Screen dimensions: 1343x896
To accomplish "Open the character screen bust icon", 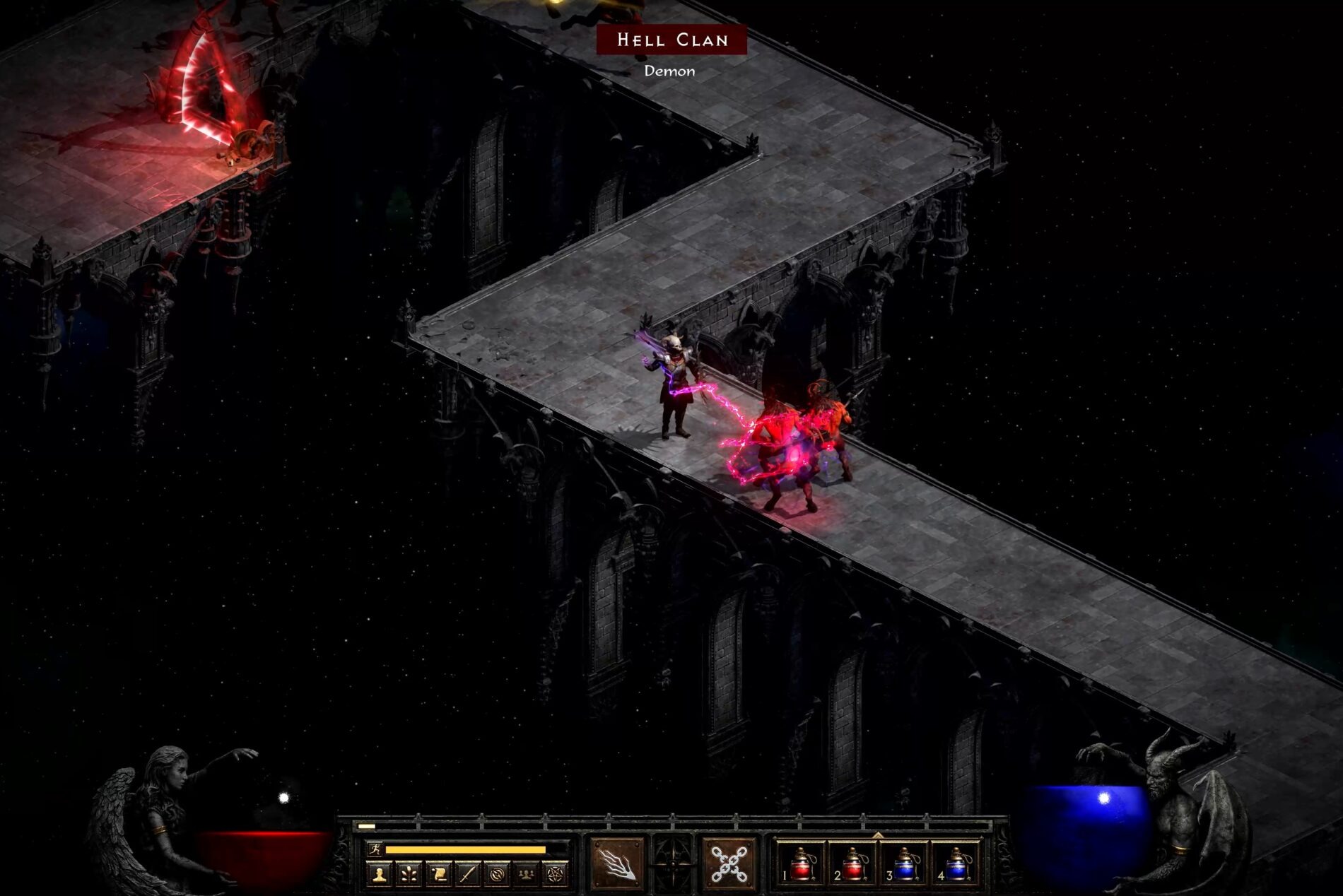I will click(x=380, y=873).
